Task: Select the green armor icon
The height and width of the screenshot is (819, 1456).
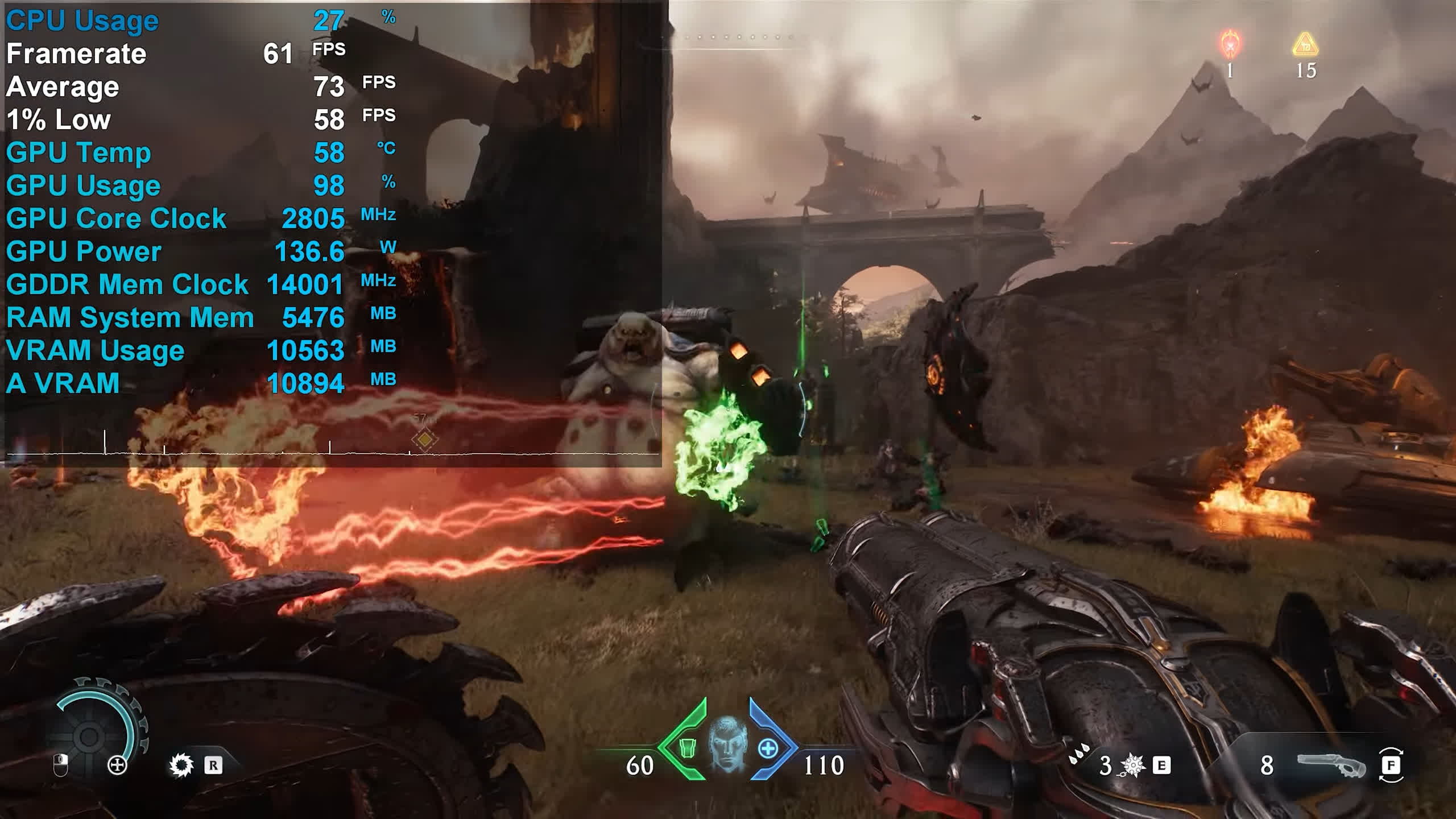Action: (688, 747)
